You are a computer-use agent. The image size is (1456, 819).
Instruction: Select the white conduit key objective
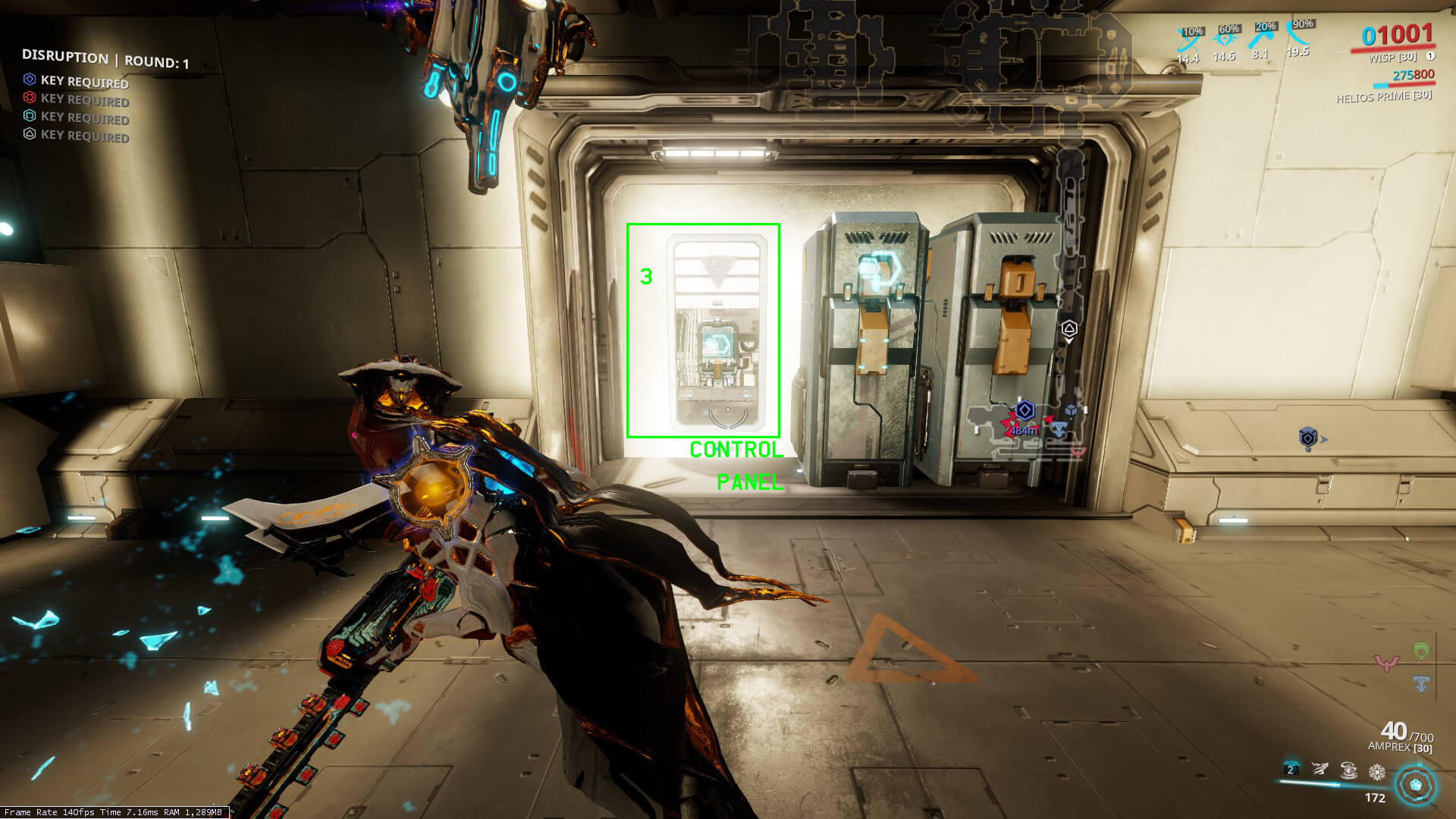pos(76,136)
